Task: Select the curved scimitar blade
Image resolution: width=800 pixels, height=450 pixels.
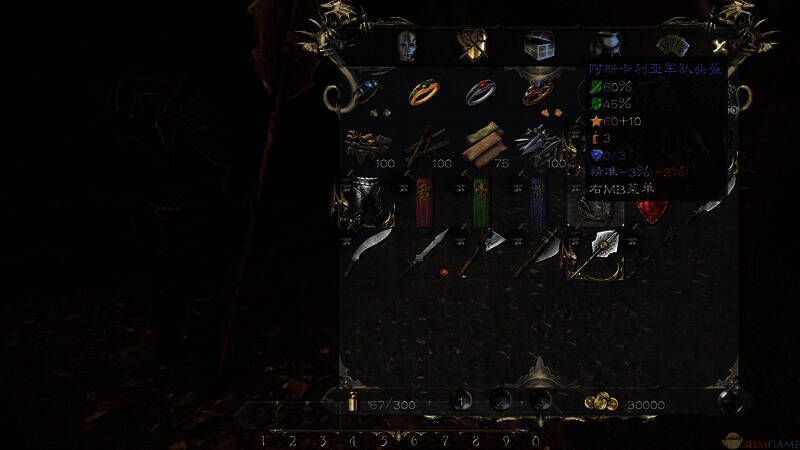Action: point(370,251)
